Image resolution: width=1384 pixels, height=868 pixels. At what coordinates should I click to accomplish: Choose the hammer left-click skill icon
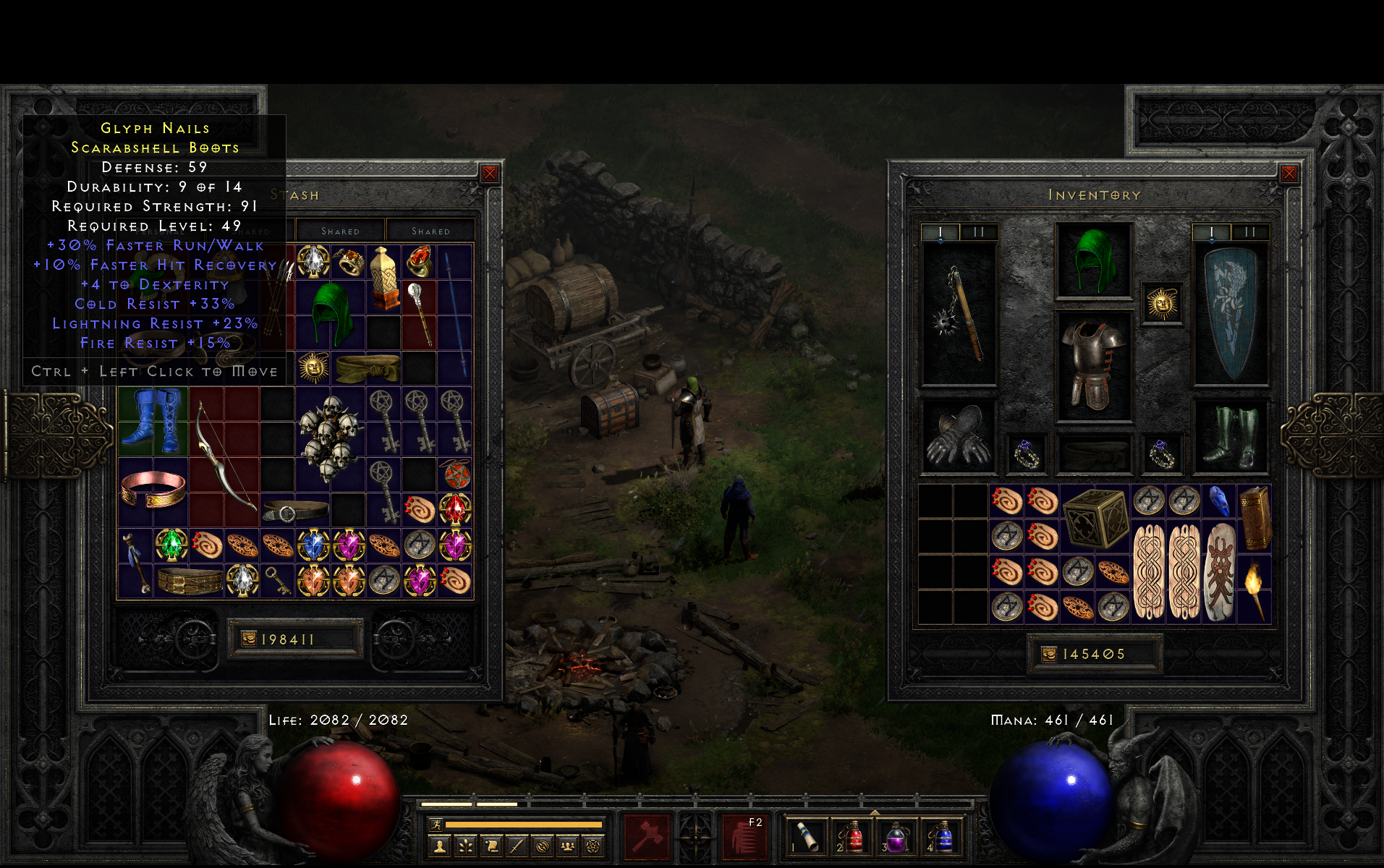648,837
